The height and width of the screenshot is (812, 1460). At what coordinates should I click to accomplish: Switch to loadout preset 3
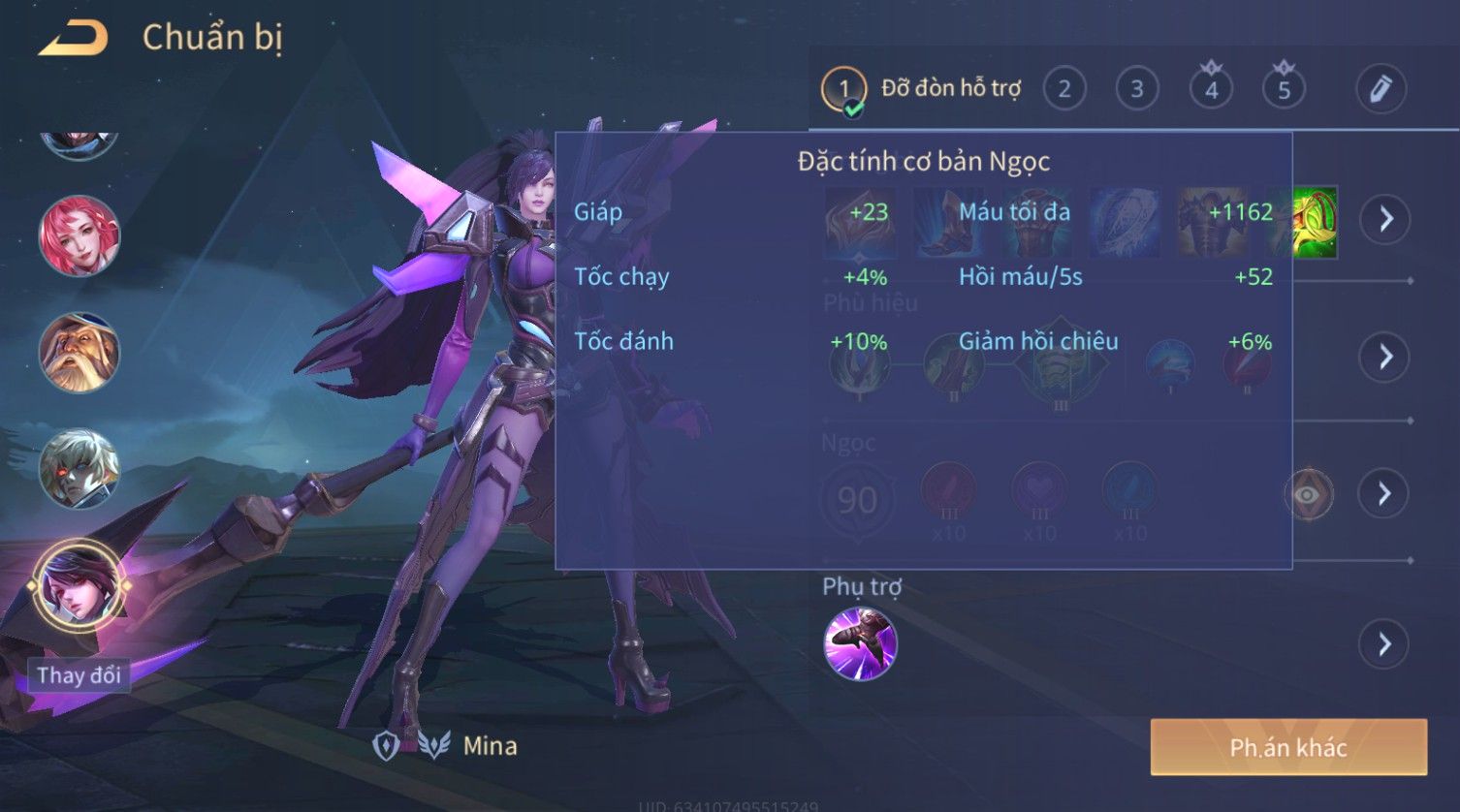tap(1137, 90)
